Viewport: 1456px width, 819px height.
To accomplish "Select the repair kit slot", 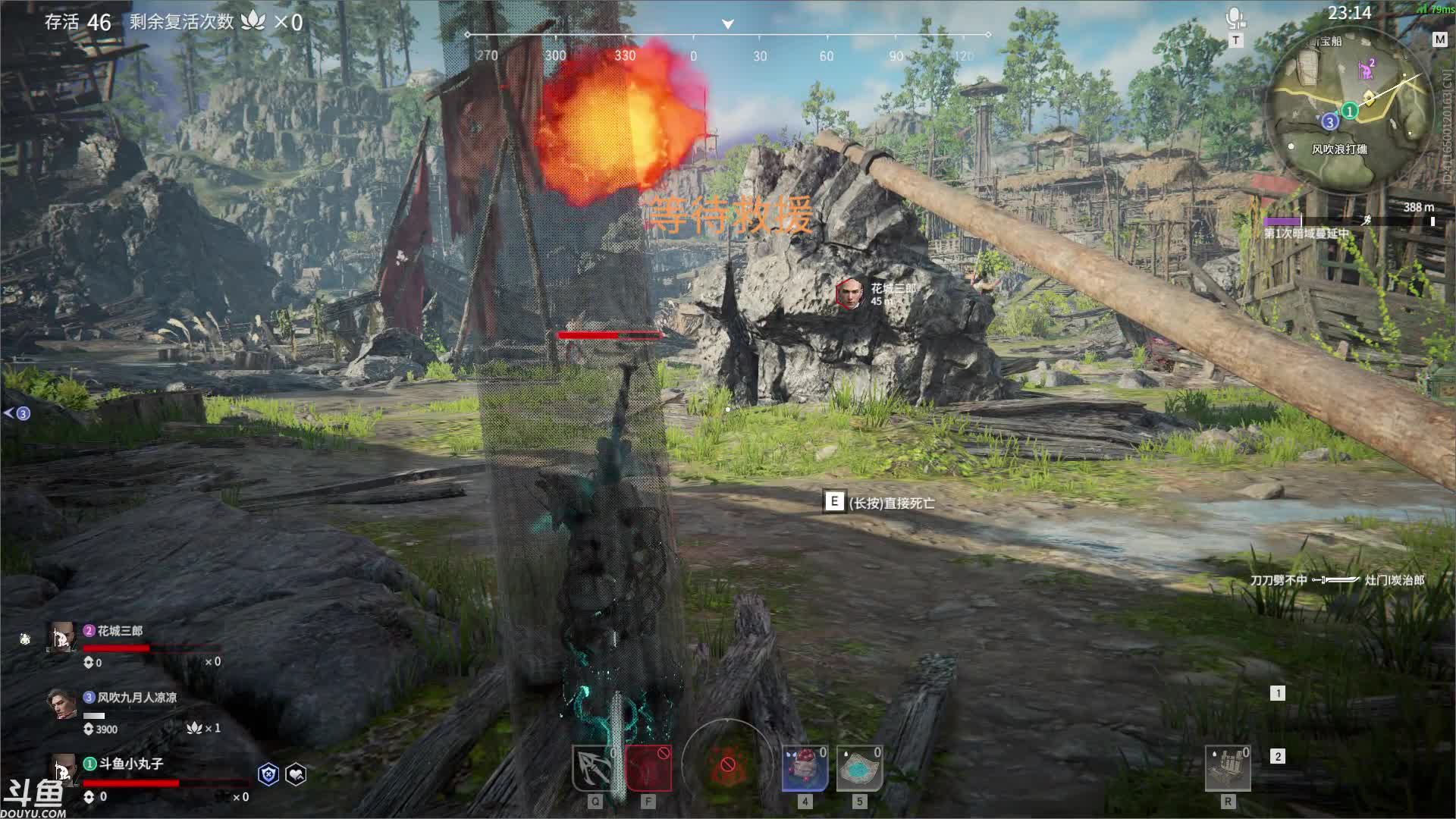I will coord(1227,767).
